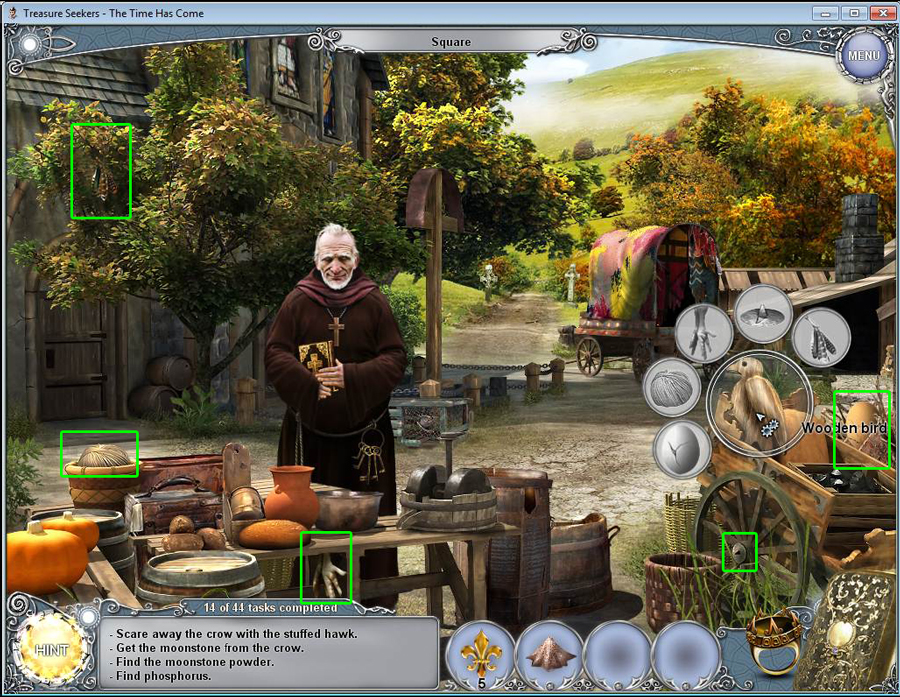Select the golden fleur-de-lis inventory slot
Image resolution: width=900 pixels, height=697 pixels.
coord(482,655)
